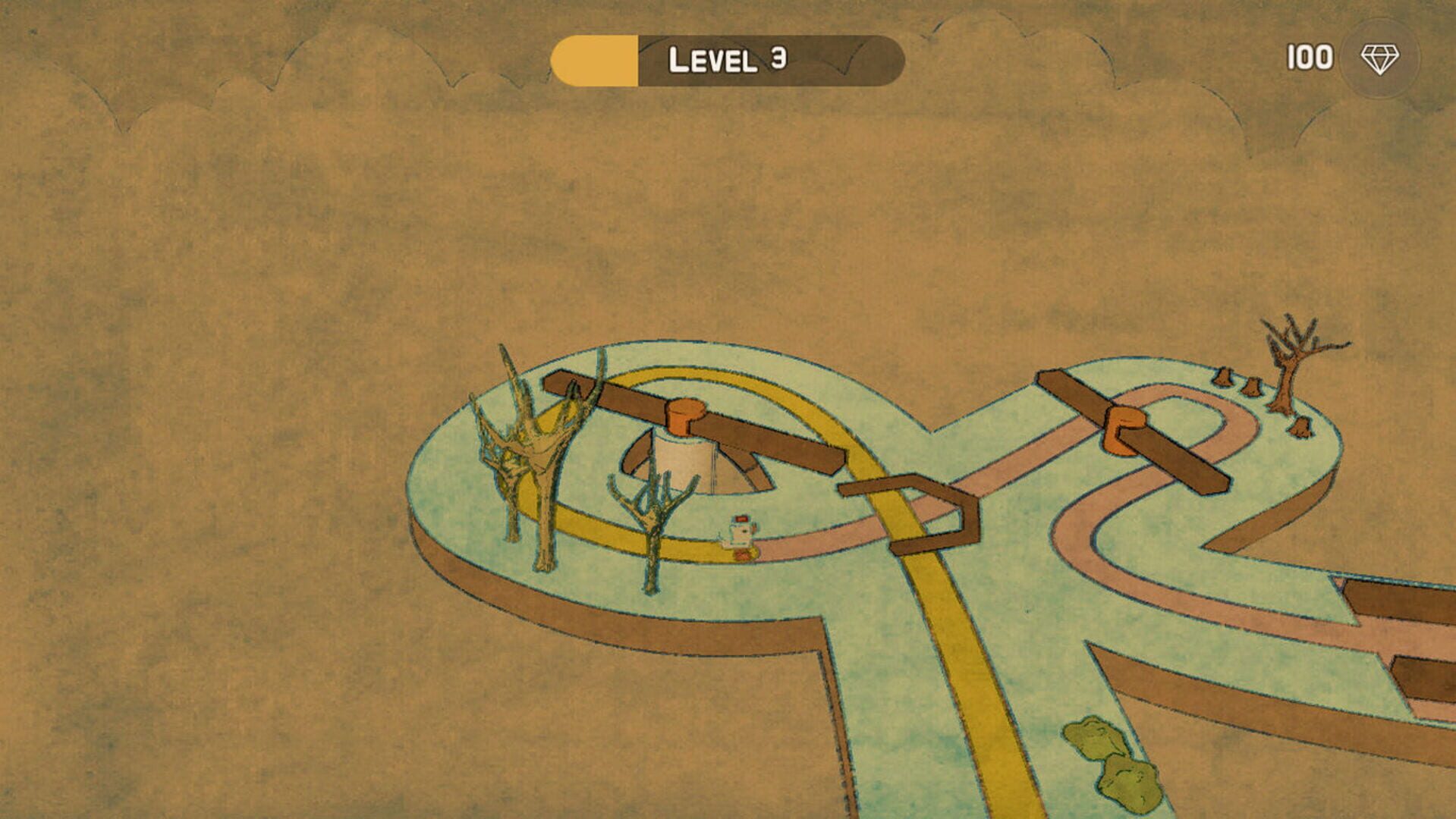Click the orange portion of the level progress bar
Viewport: 1456px width, 819px height.
[596, 58]
